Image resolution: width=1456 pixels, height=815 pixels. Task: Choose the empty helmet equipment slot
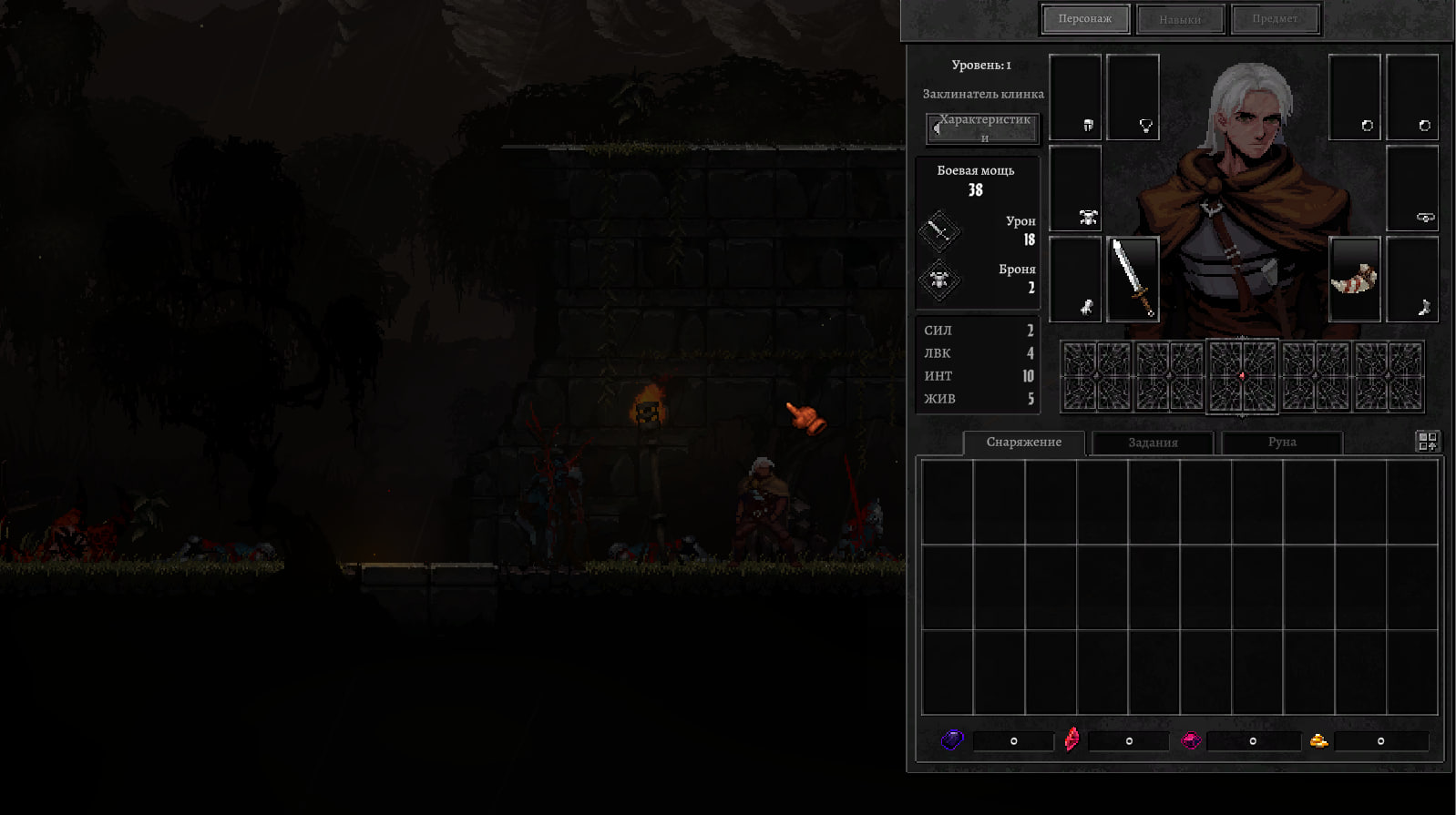tap(1075, 97)
